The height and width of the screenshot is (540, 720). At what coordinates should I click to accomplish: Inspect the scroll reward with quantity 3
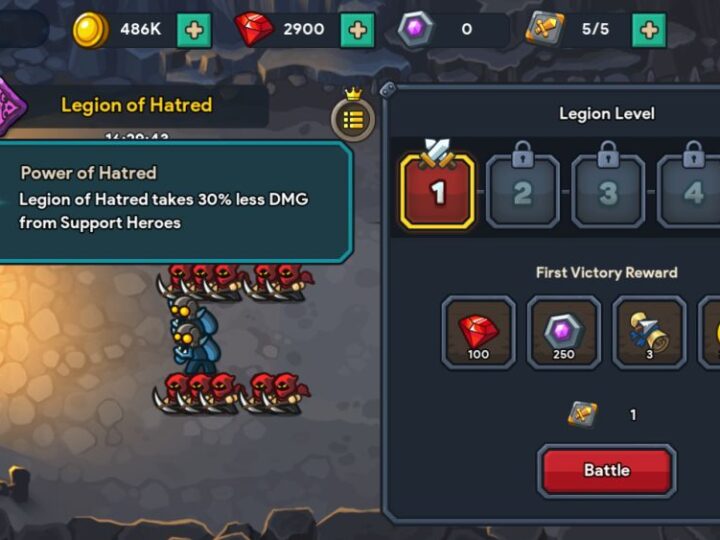pyautogui.click(x=649, y=332)
